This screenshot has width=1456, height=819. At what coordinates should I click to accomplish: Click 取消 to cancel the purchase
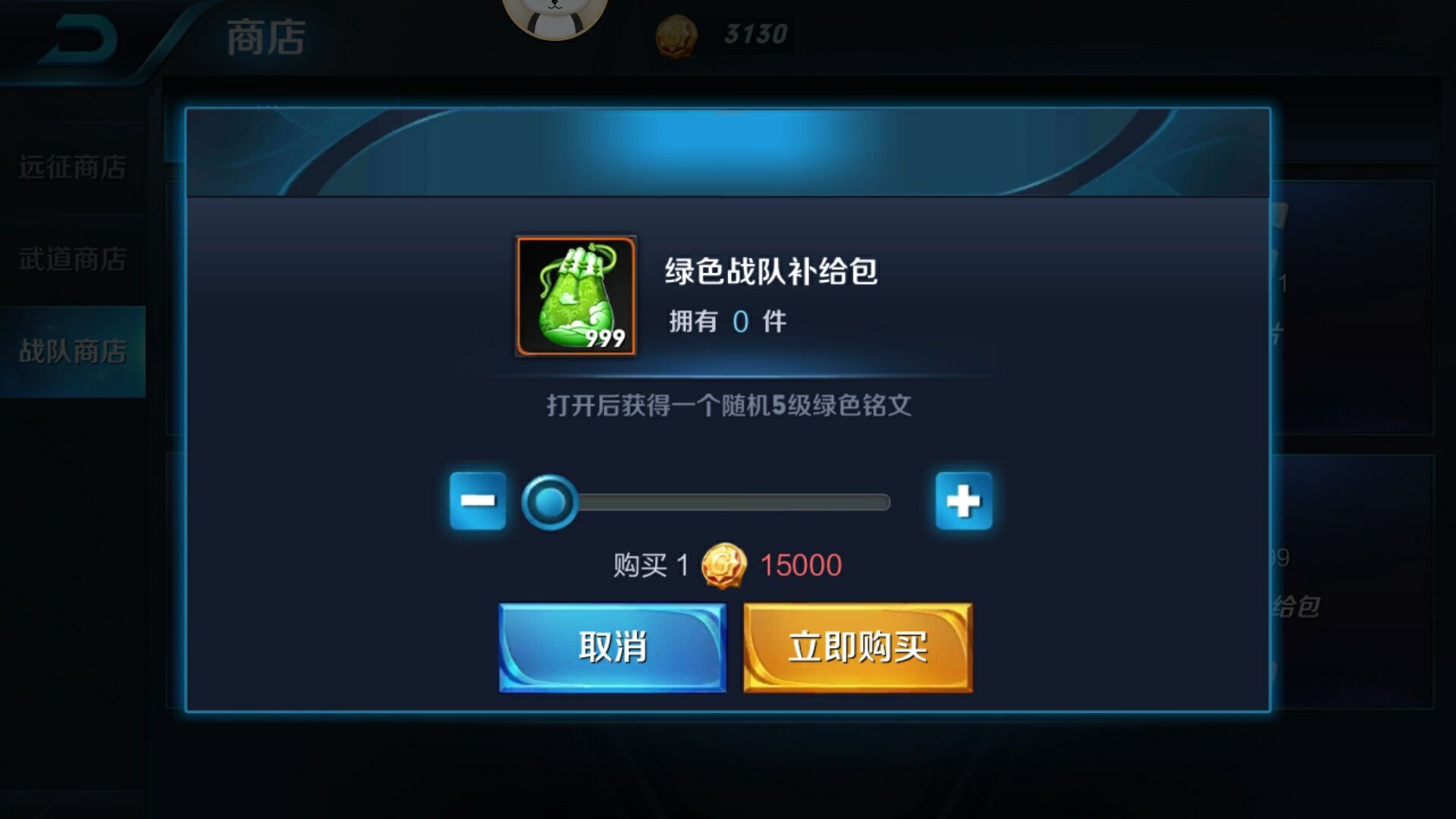click(x=613, y=647)
